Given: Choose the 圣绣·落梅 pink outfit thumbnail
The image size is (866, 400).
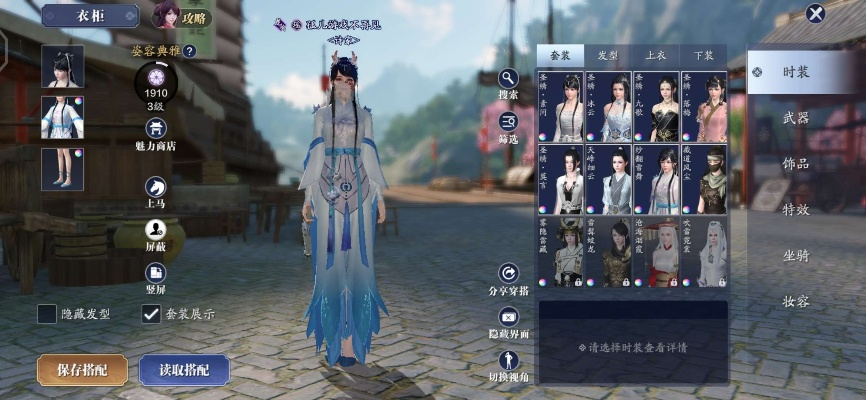Looking at the screenshot, I should tap(704, 106).
